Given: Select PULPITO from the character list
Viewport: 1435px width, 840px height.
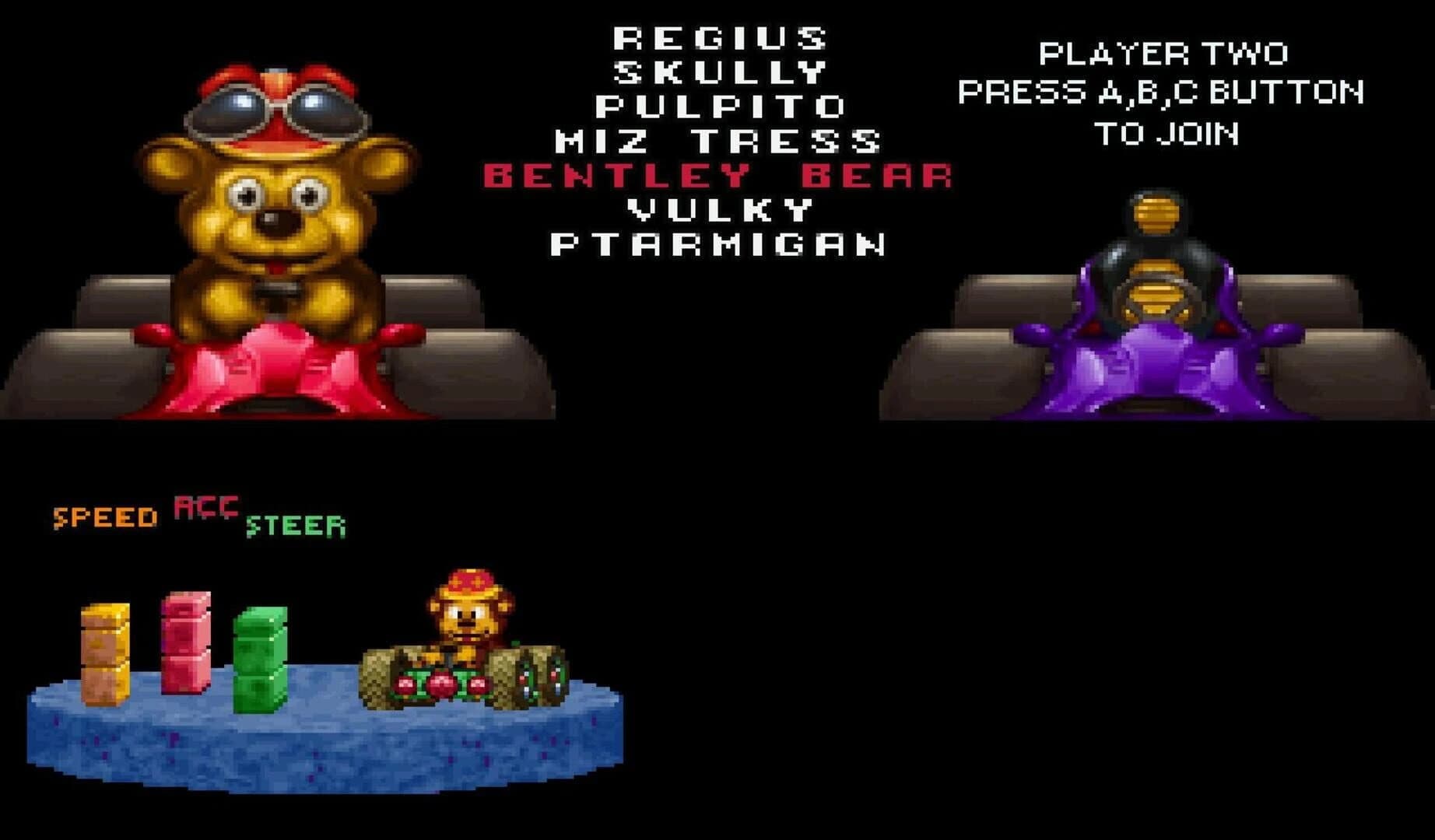Looking at the screenshot, I should click(x=720, y=105).
